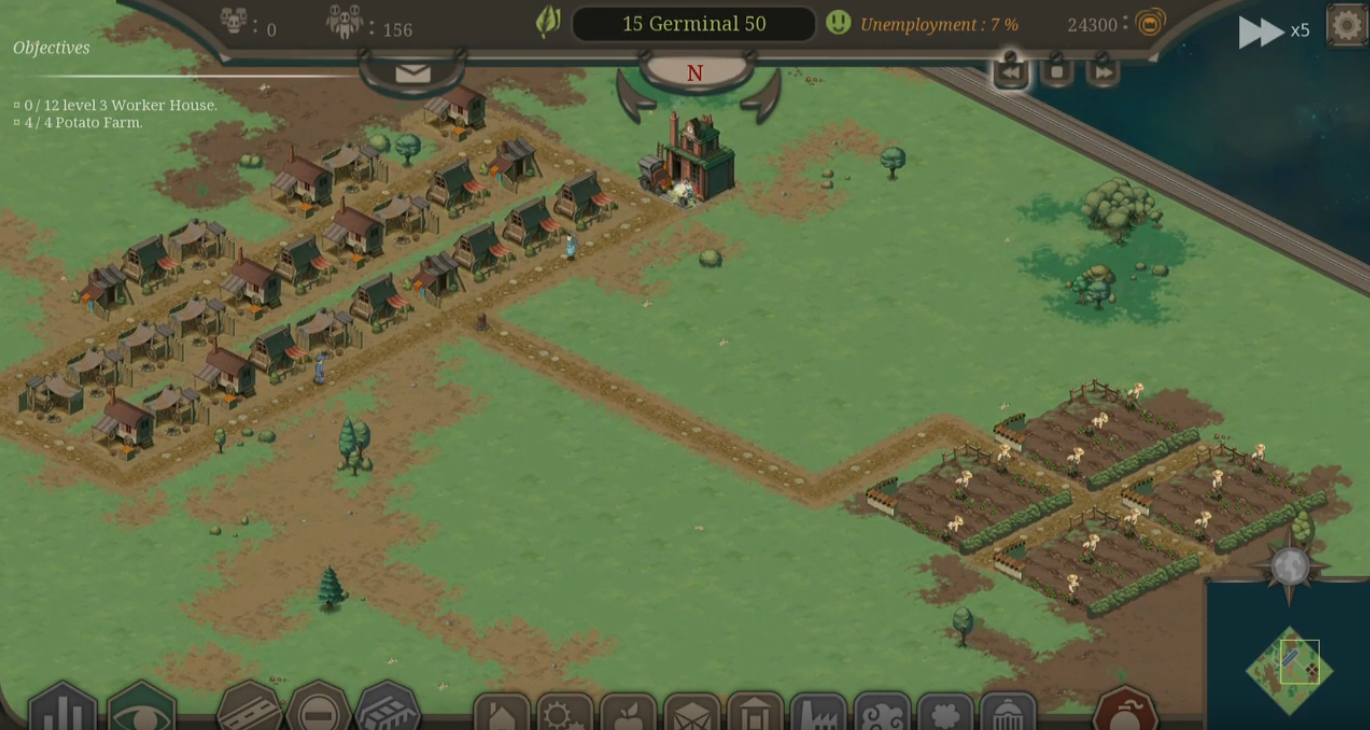Click the red bomb button
This screenshot has height=730, width=1370.
(x=1125, y=712)
